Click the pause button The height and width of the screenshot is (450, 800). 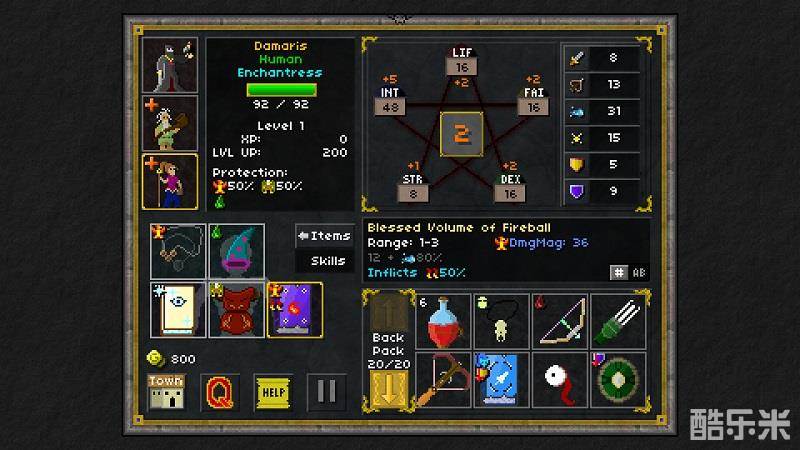[326, 390]
